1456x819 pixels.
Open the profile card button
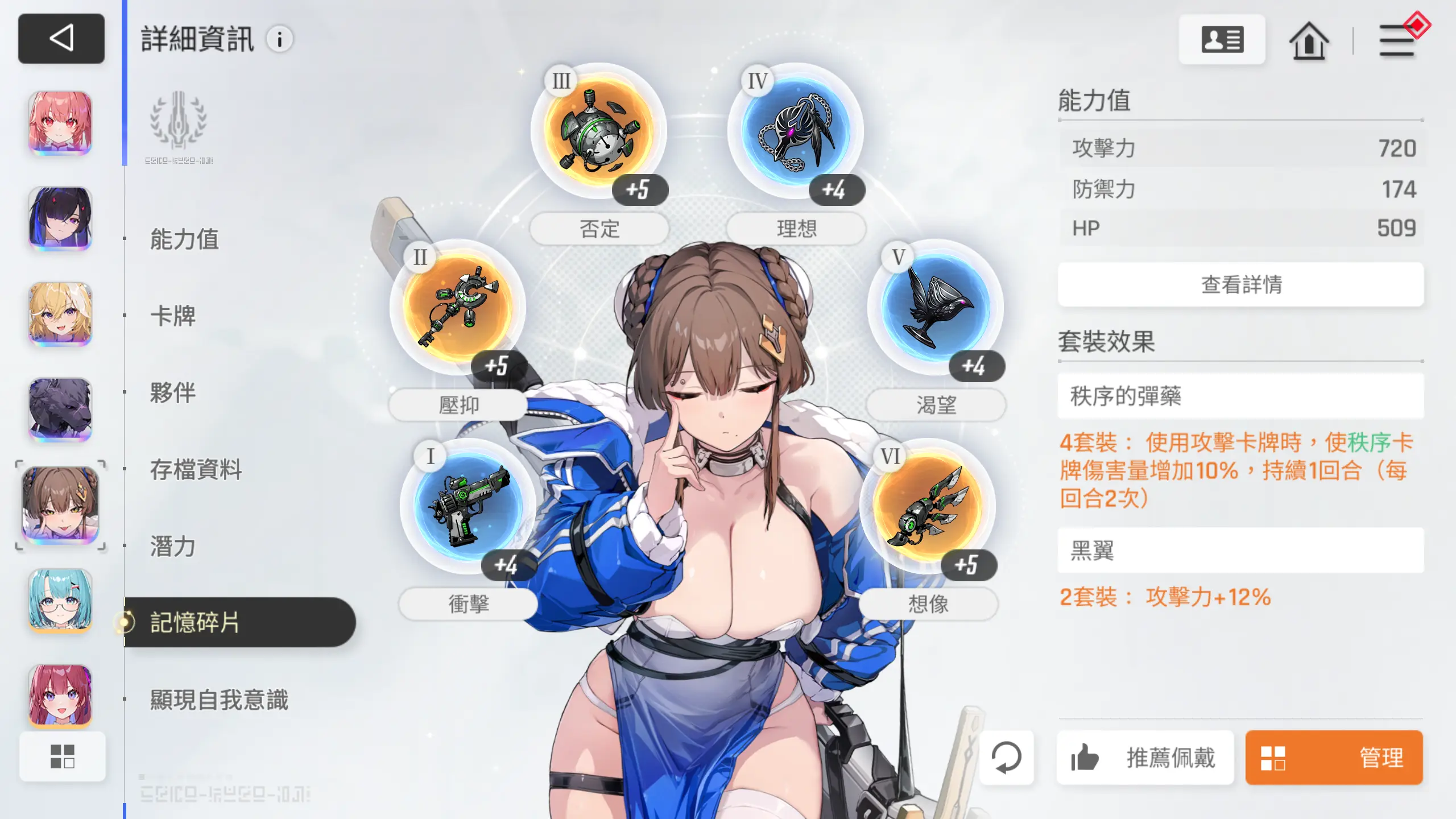(x=1222, y=40)
